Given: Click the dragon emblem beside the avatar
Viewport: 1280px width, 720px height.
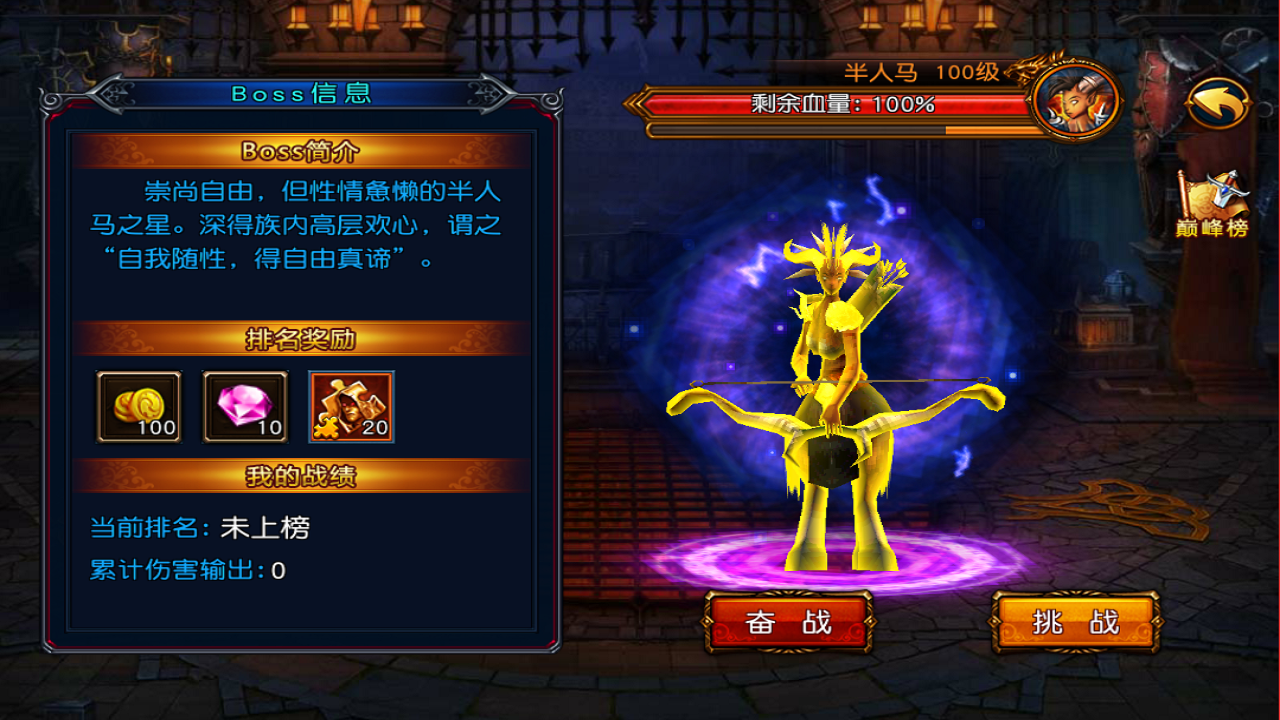Looking at the screenshot, I should click(x=1025, y=70).
